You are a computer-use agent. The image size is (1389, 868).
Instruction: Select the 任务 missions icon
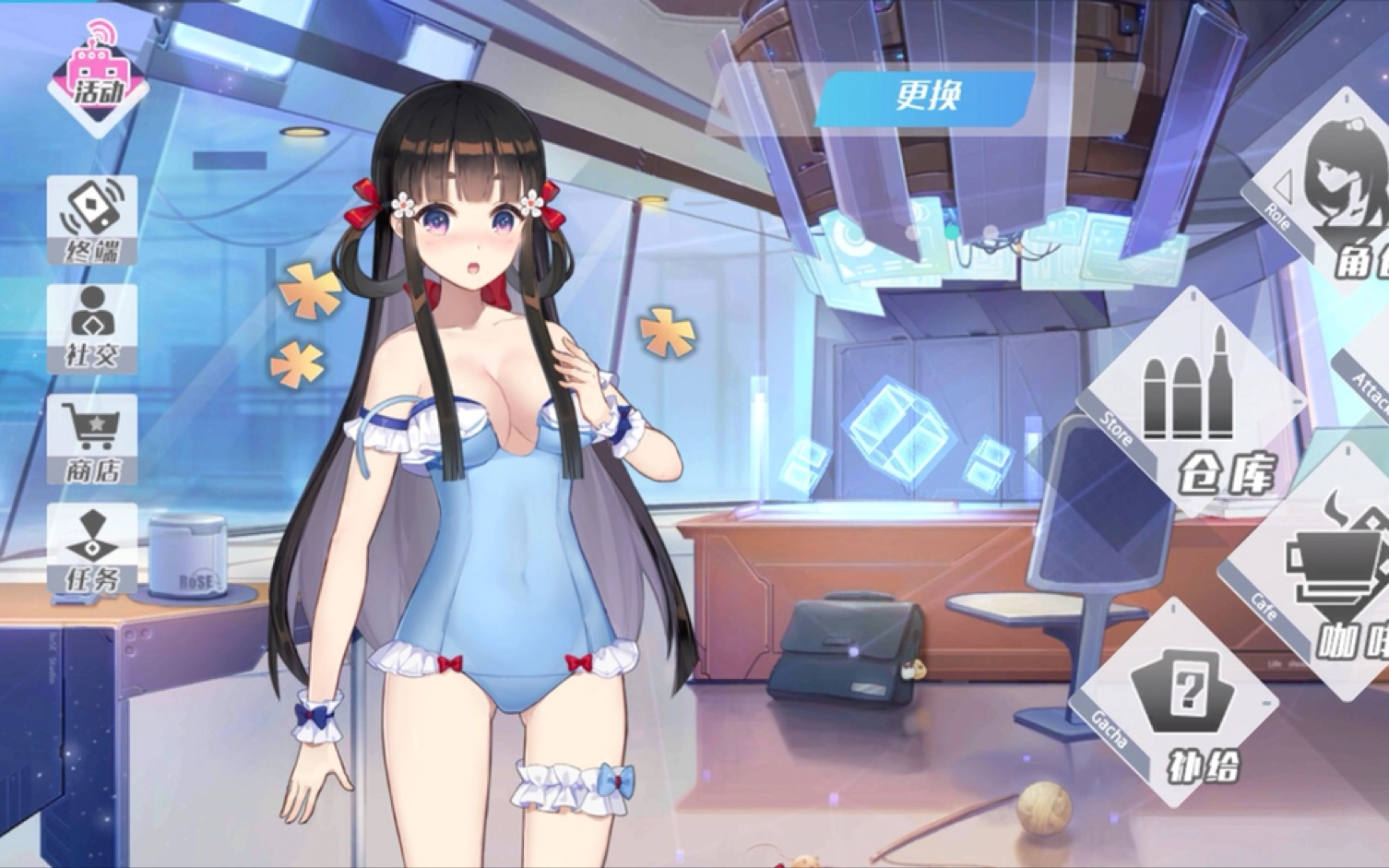click(93, 549)
